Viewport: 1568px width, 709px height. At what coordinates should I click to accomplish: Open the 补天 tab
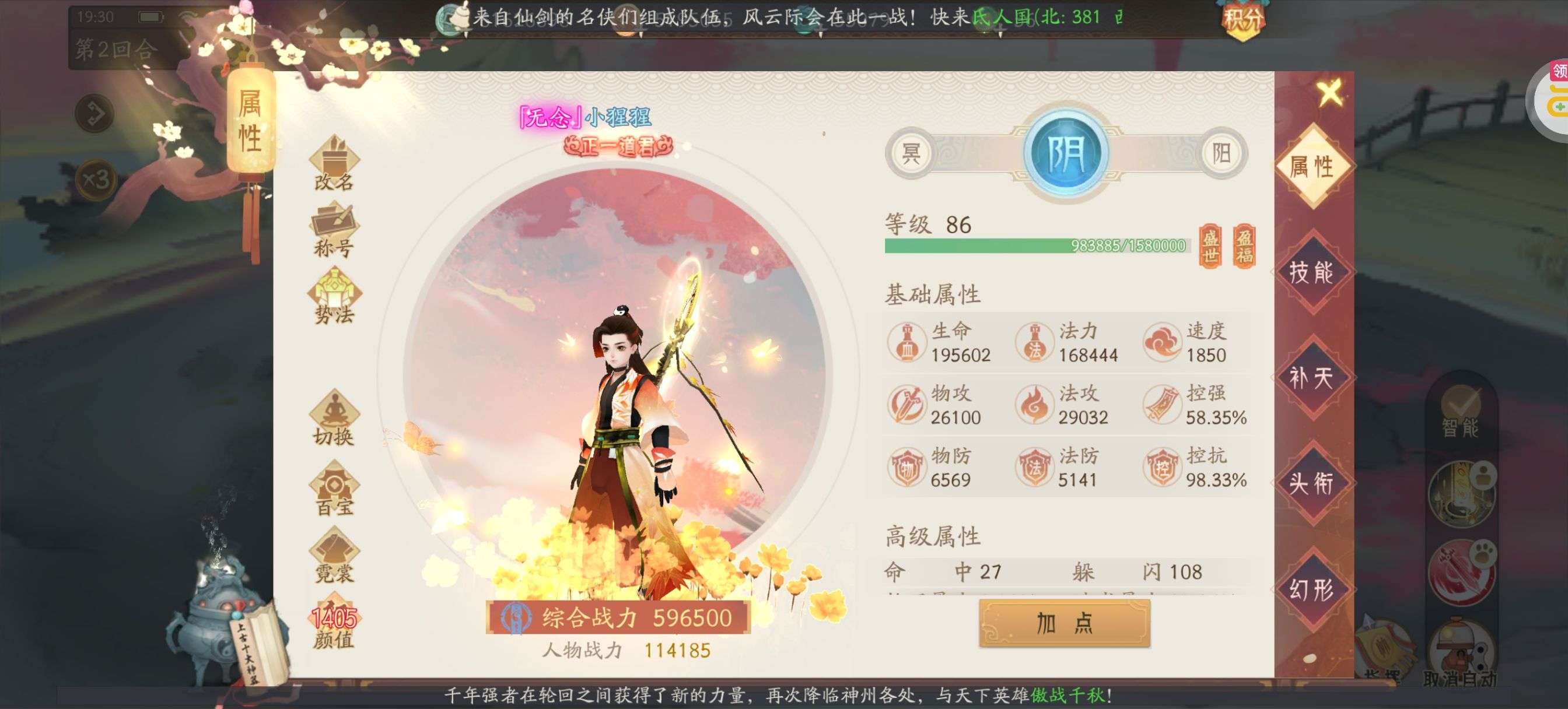point(1311,377)
